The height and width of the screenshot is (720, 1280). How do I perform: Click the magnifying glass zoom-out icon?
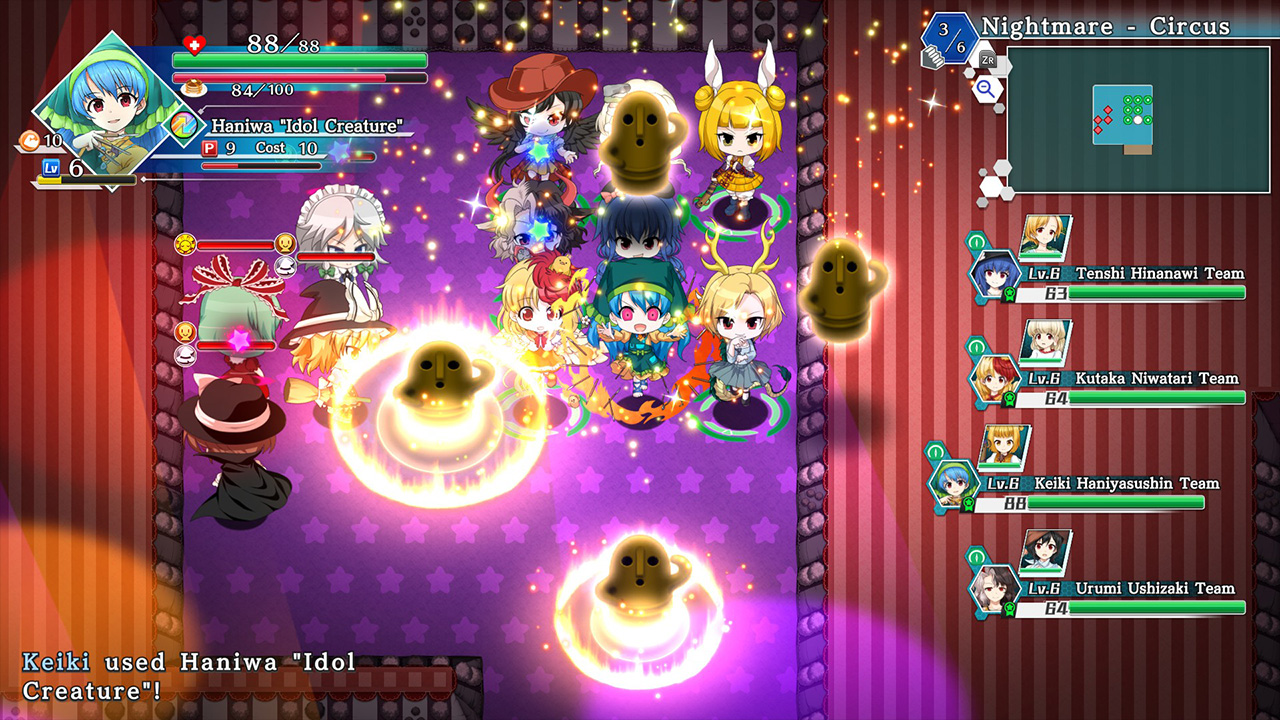(x=984, y=87)
